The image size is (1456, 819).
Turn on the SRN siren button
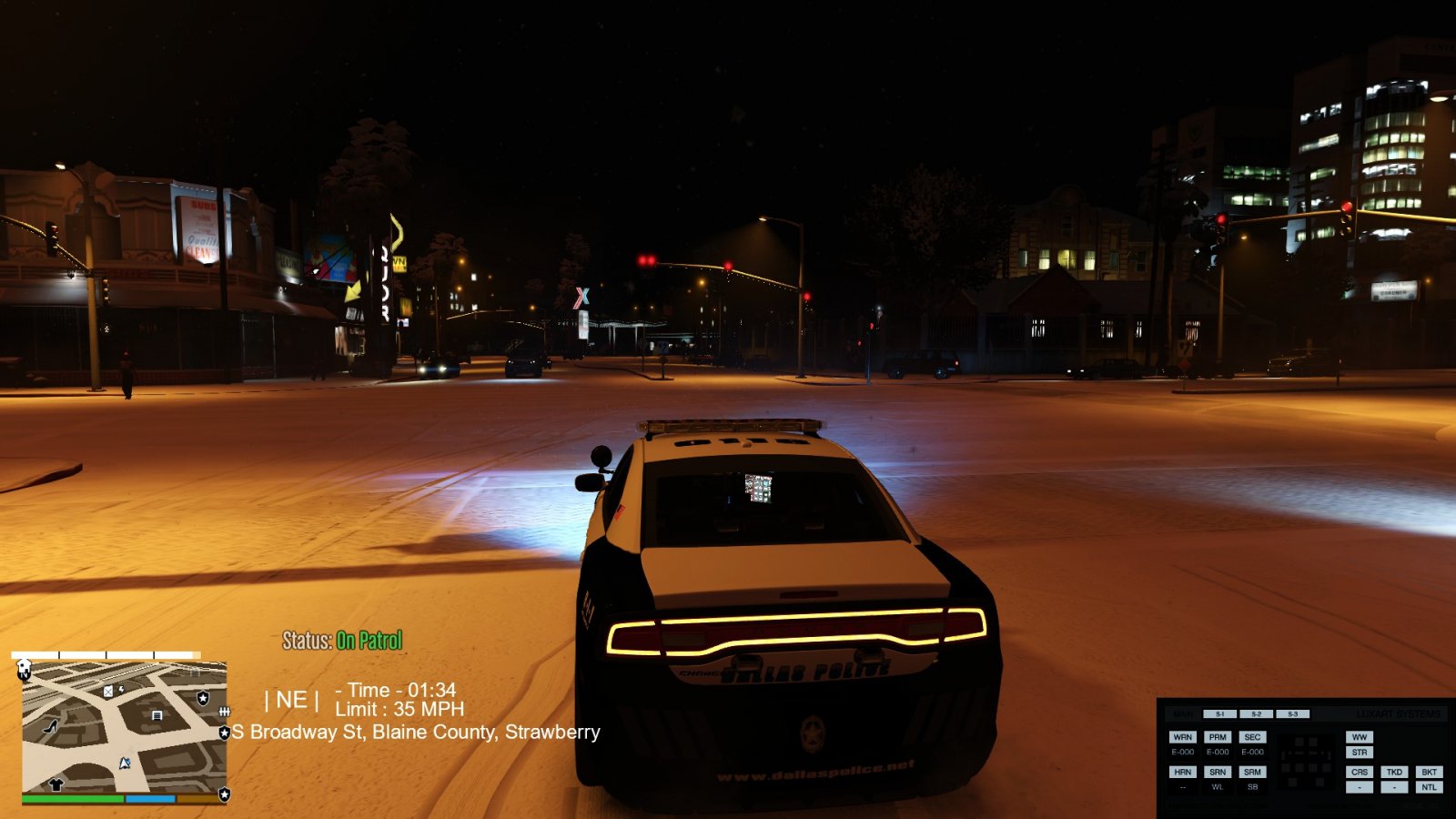coord(1218,772)
